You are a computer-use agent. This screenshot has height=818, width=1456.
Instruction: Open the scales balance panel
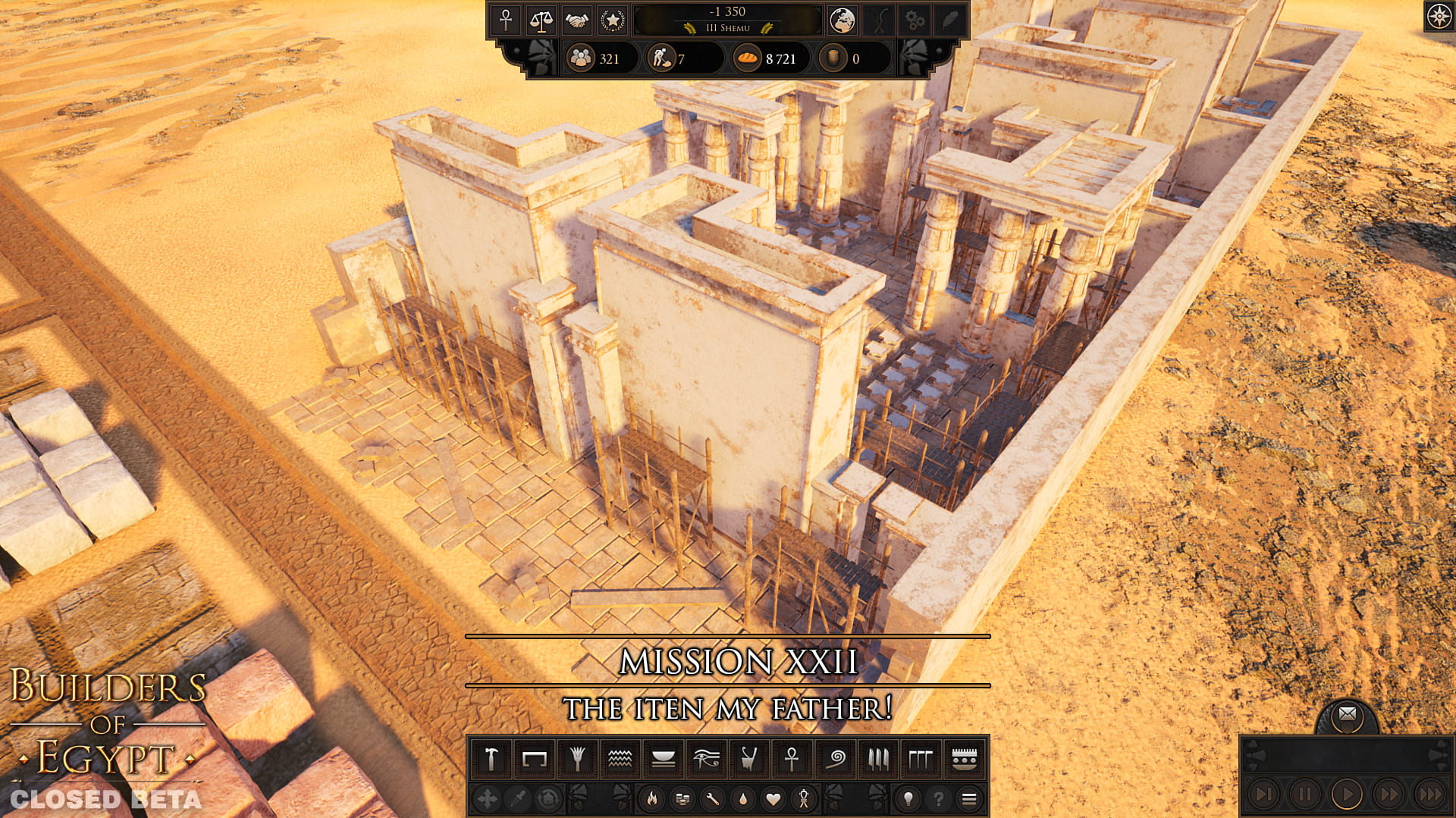(x=541, y=20)
